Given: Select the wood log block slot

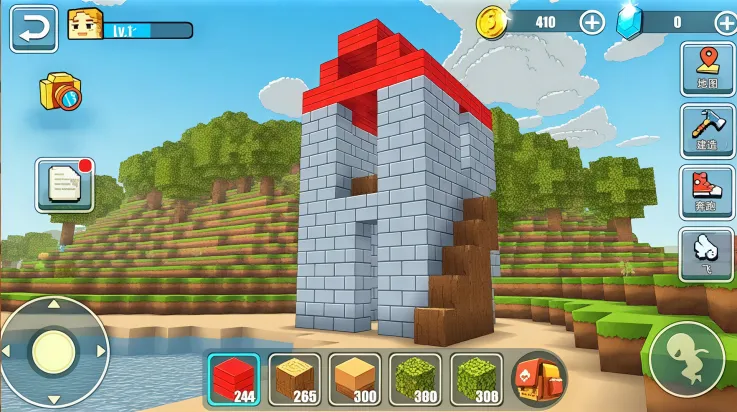Looking at the screenshot, I should pos(295,380).
